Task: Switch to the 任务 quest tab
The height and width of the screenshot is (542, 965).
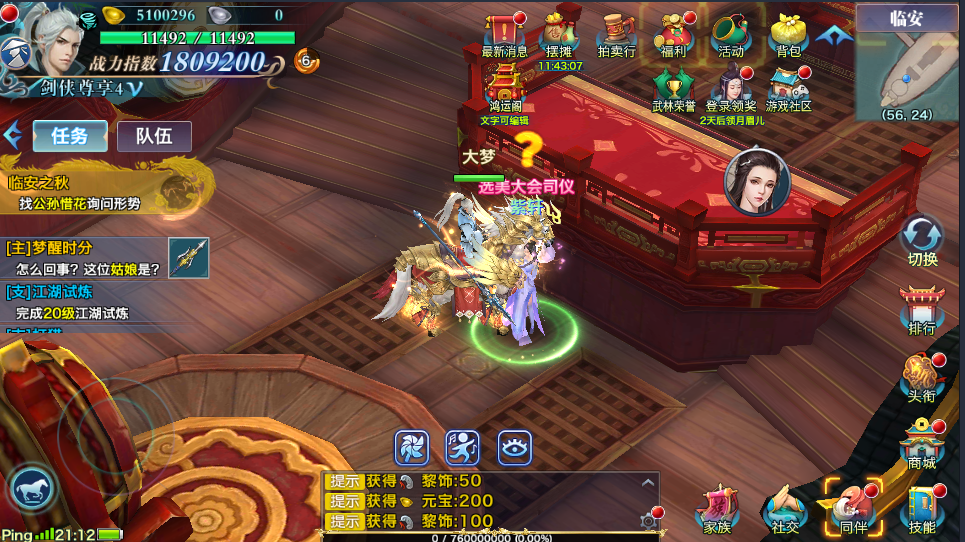Action: pyautogui.click(x=70, y=136)
